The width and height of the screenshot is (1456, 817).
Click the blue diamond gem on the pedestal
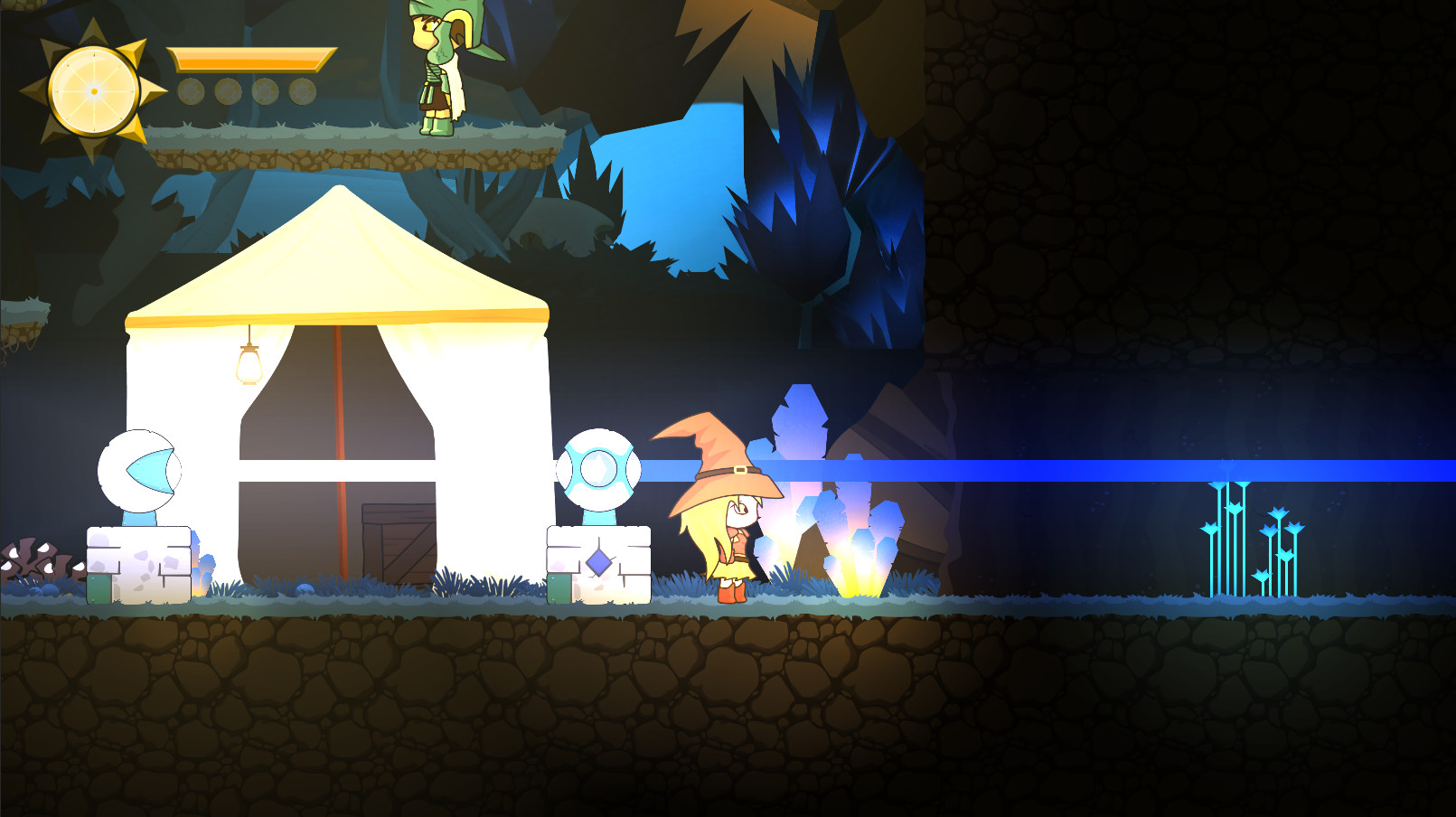tap(596, 562)
